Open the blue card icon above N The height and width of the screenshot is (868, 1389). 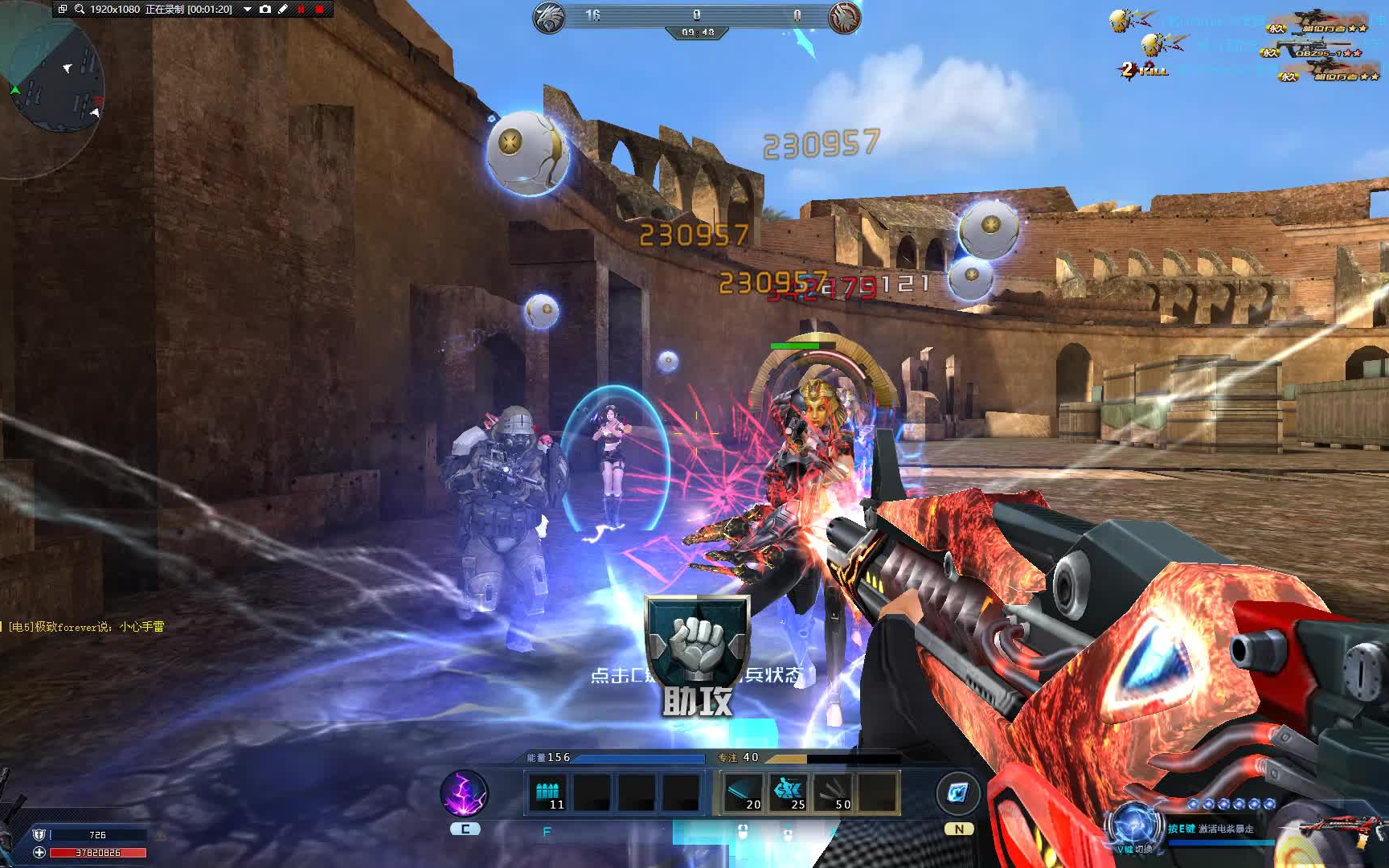coord(957,793)
